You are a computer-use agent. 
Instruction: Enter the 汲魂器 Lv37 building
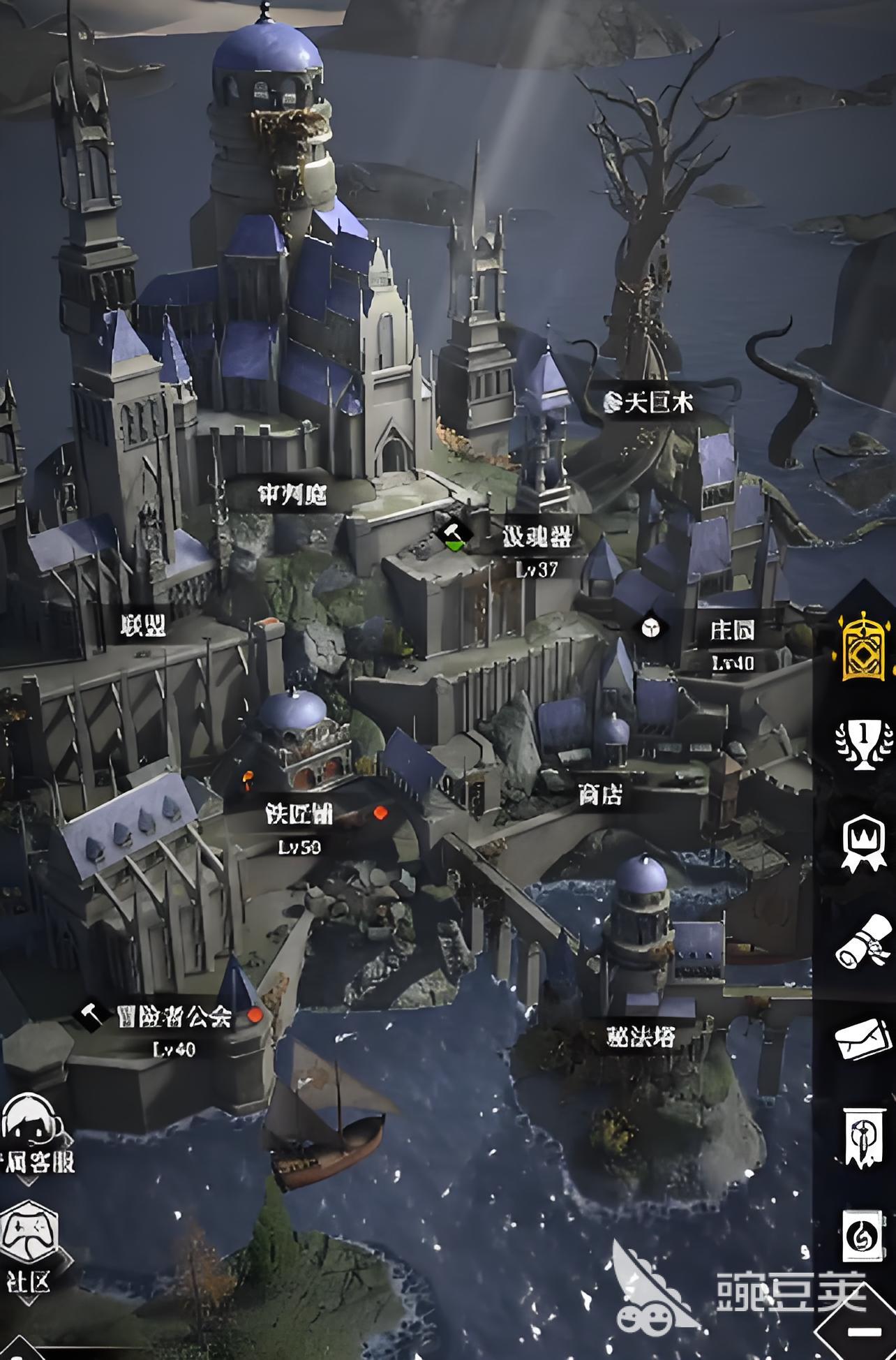537,538
